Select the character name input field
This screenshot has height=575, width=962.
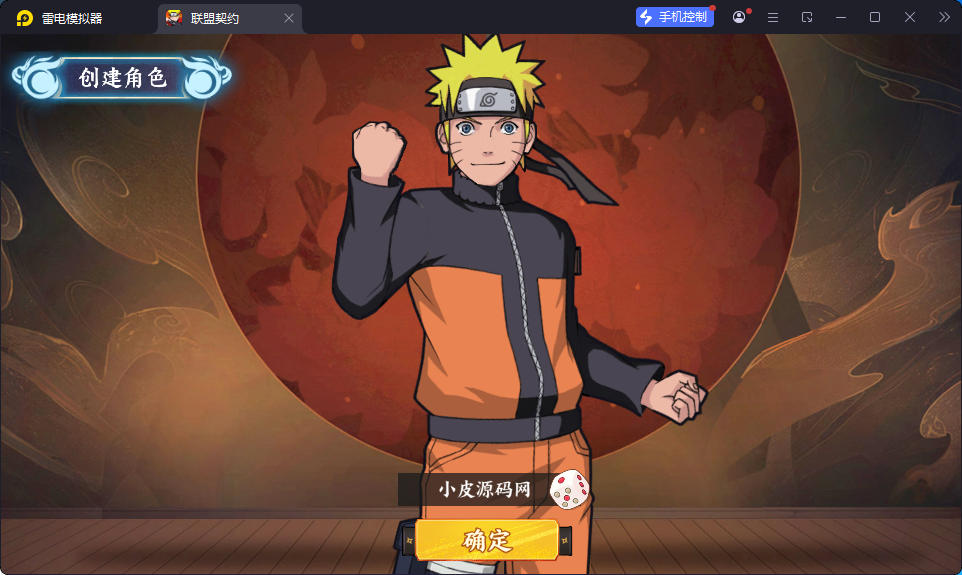475,490
